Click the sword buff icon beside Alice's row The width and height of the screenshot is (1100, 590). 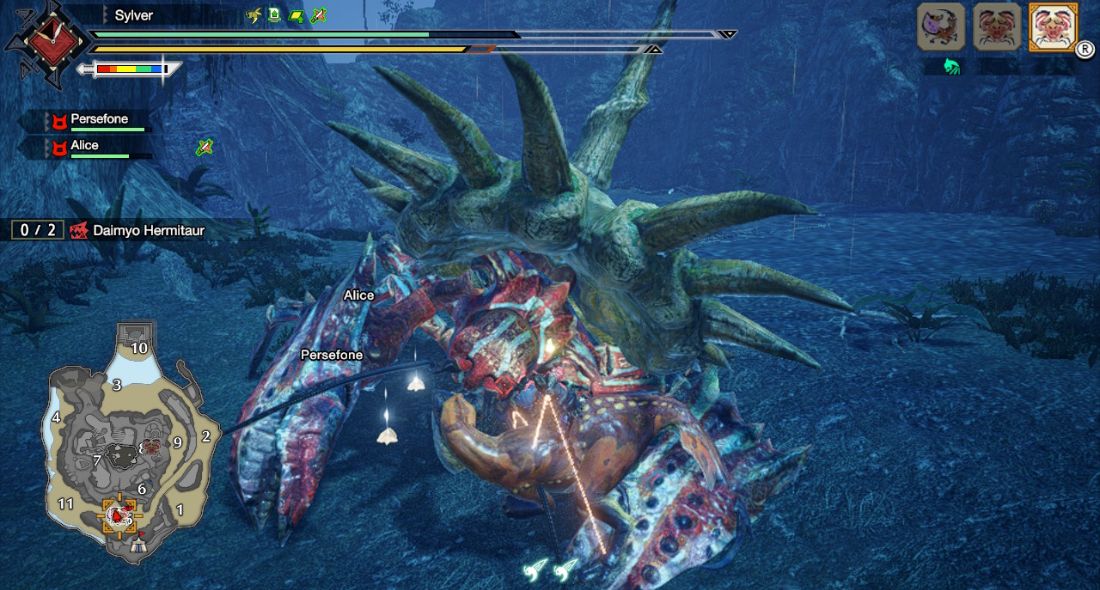pyautogui.click(x=204, y=147)
